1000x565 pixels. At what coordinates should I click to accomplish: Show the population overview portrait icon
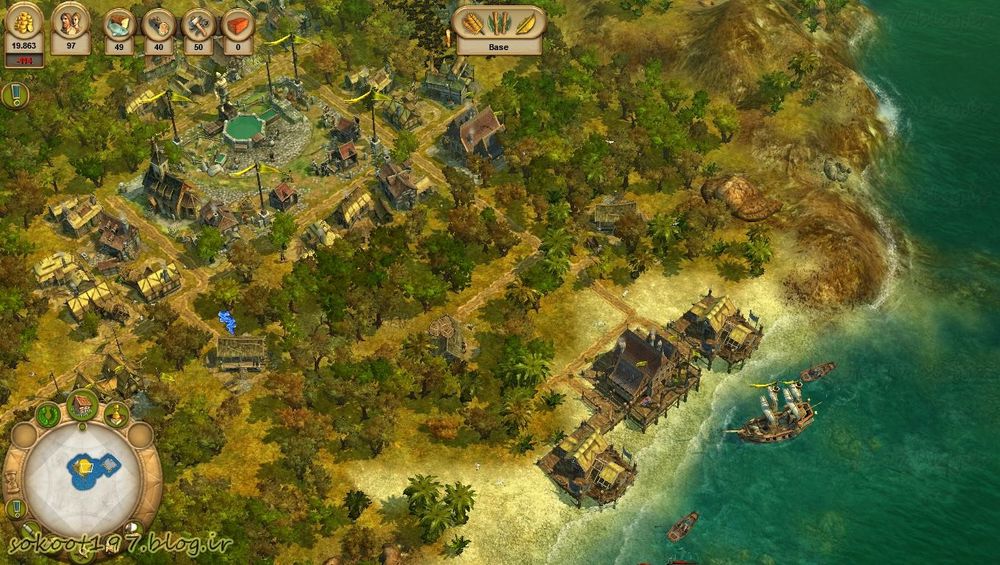coord(71,26)
